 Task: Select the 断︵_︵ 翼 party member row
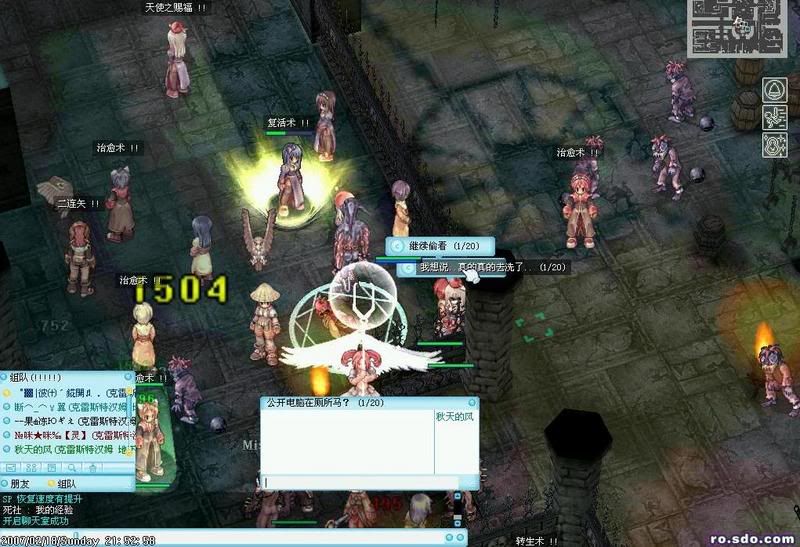pos(60,408)
